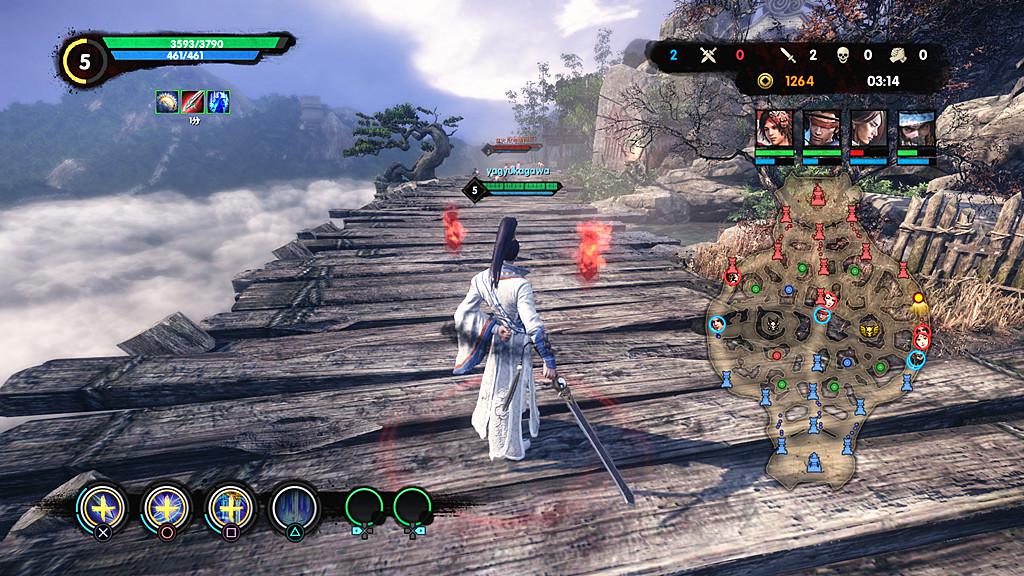Check the blue glowing figure buff icon
Viewport: 1024px width, 576px height.
218,101
